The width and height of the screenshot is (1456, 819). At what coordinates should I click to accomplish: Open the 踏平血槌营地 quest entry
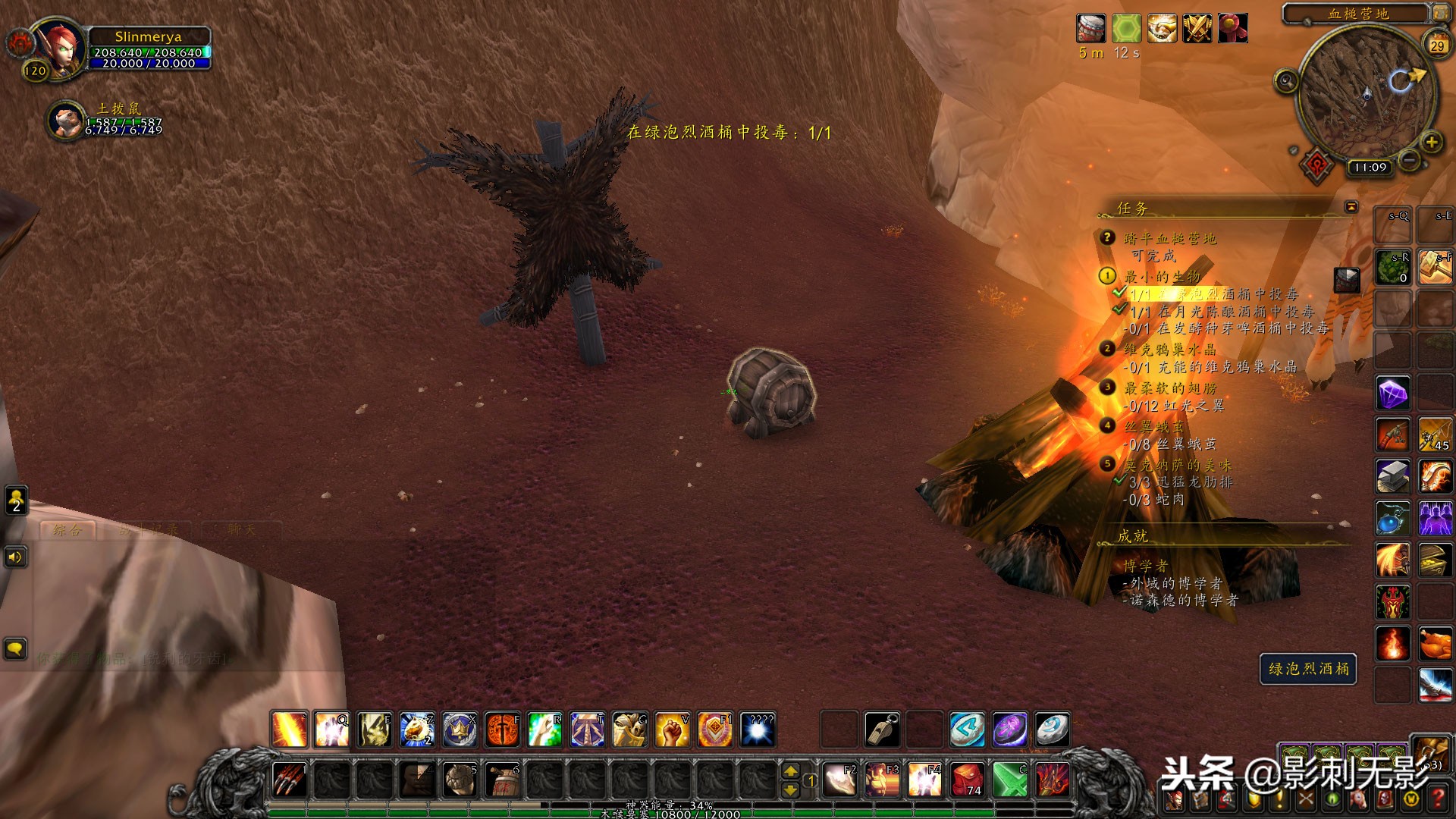(1169, 238)
